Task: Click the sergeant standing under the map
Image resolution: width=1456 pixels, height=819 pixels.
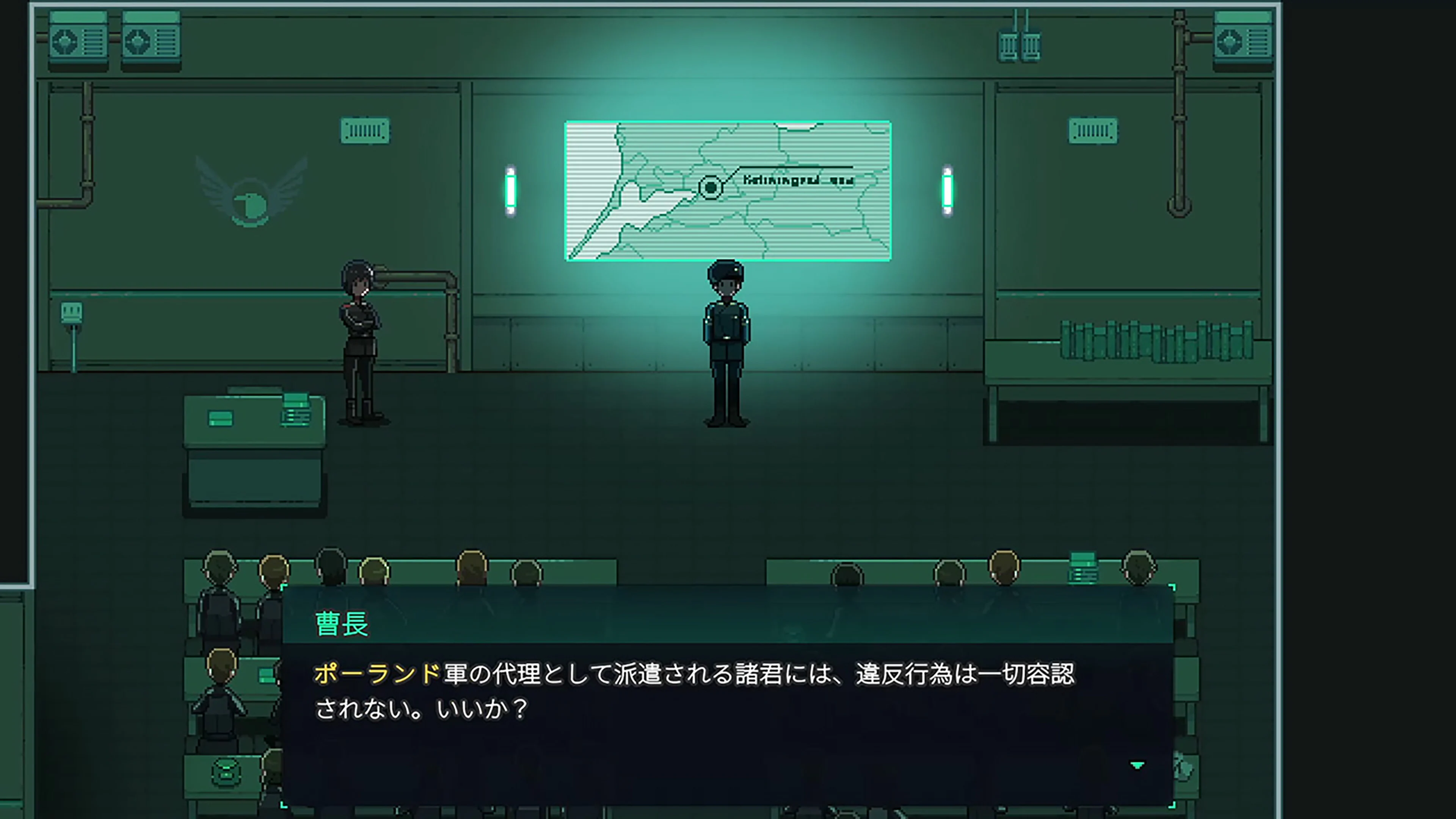Action: click(726, 339)
